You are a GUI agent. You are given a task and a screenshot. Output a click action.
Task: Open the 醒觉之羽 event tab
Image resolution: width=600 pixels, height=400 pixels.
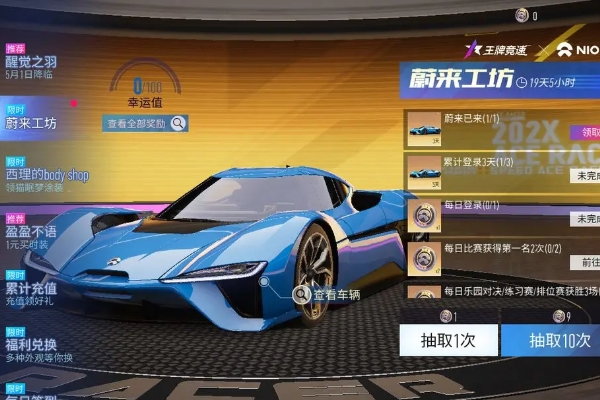(x=32, y=61)
